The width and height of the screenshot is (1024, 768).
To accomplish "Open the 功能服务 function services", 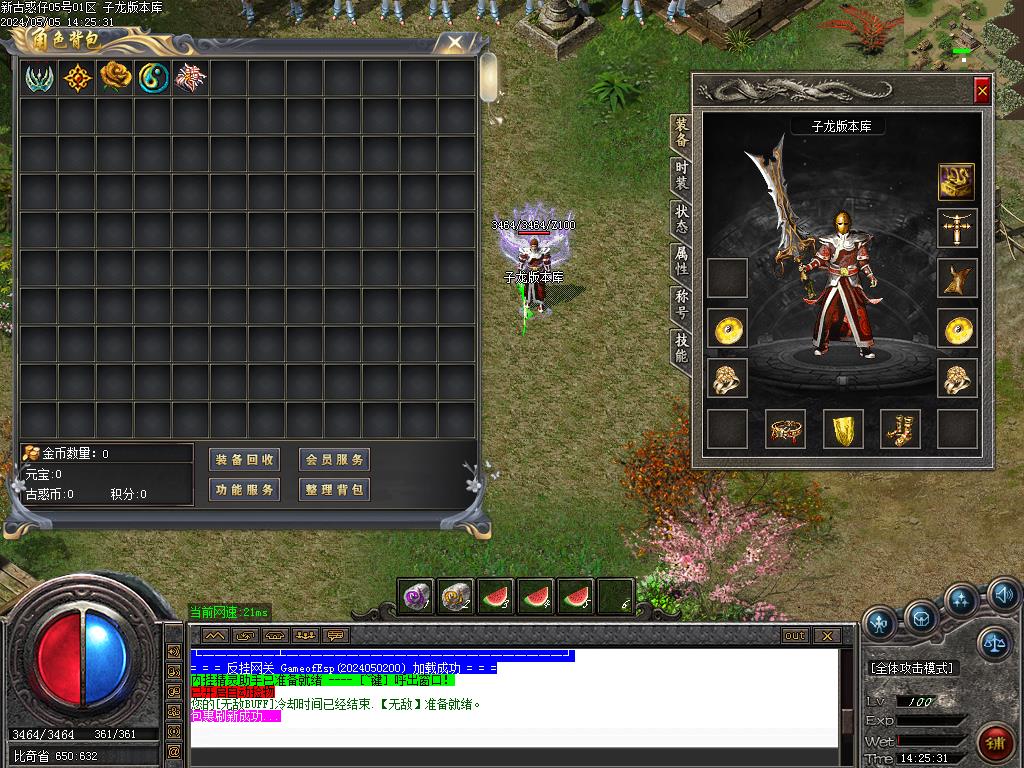I will tap(245, 490).
